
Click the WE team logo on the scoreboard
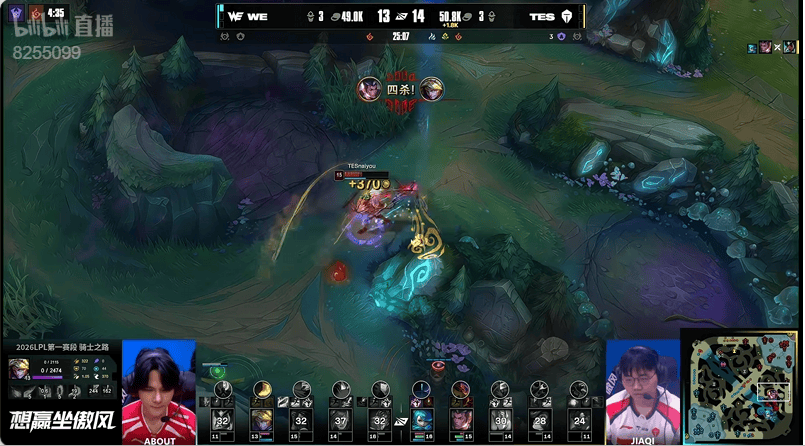click(x=235, y=16)
